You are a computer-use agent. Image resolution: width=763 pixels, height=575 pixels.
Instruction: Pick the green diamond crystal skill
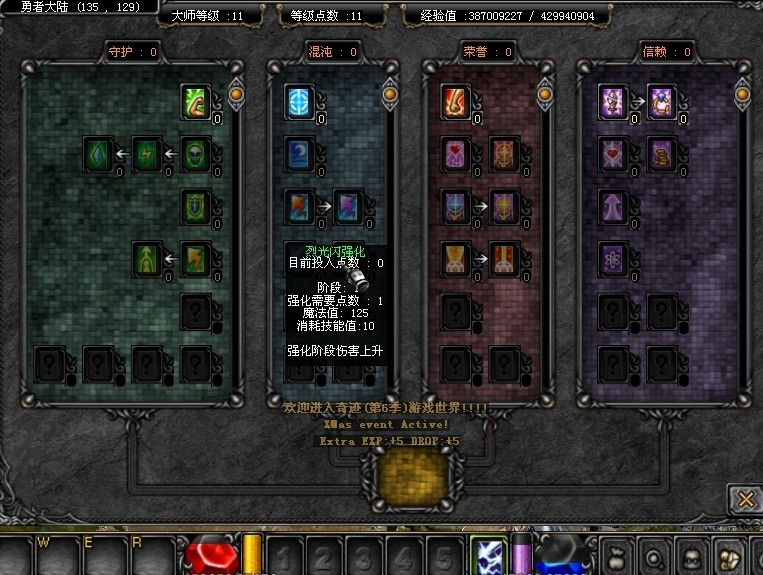pyautogui.click(x=98, y=154)
